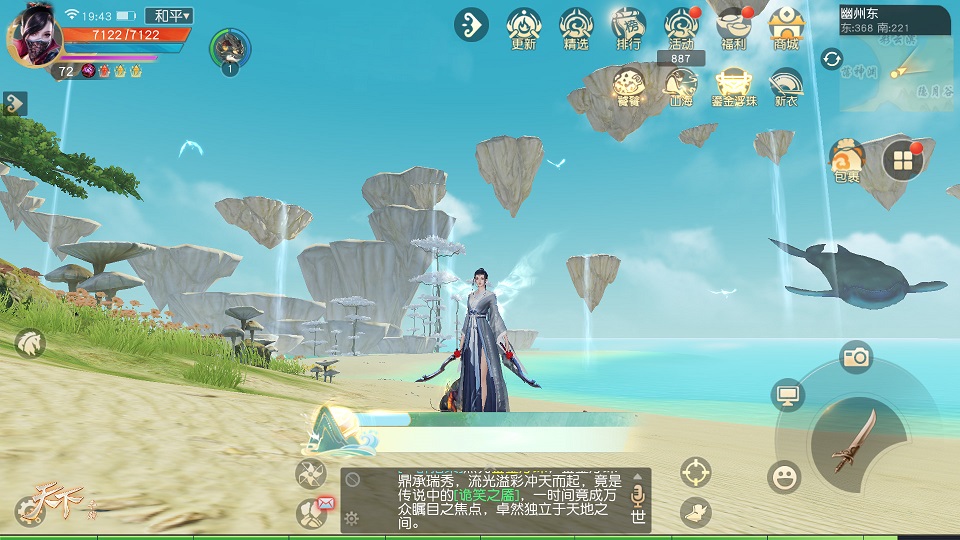
Task: Open the chat settings gear
Action: coord(352,517)
